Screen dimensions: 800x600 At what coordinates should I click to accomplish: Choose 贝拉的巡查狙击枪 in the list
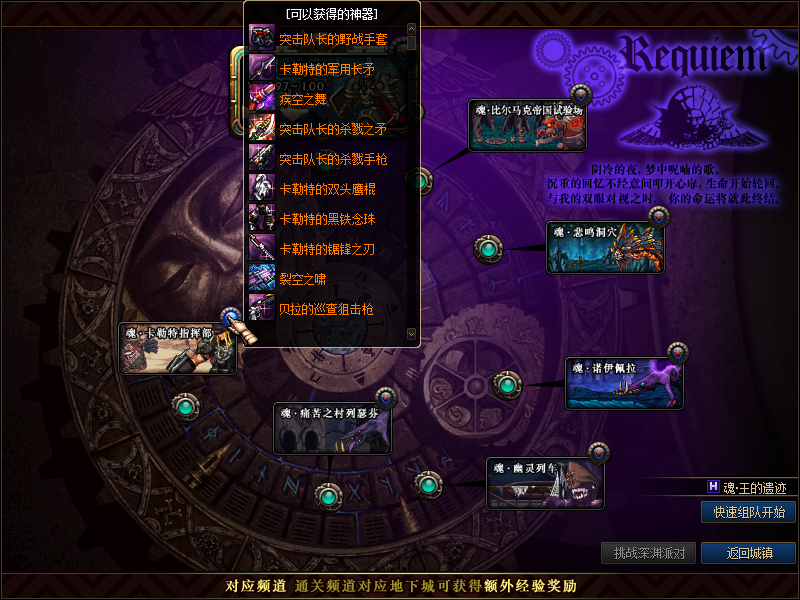pyautogui.click(x=326, y=309)
